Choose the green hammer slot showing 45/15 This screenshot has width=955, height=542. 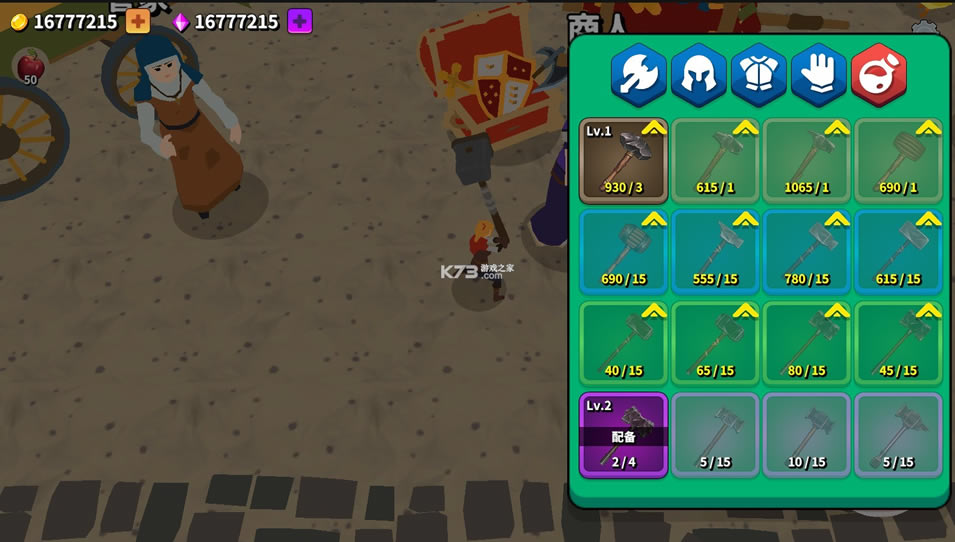(x=898, y=344)
